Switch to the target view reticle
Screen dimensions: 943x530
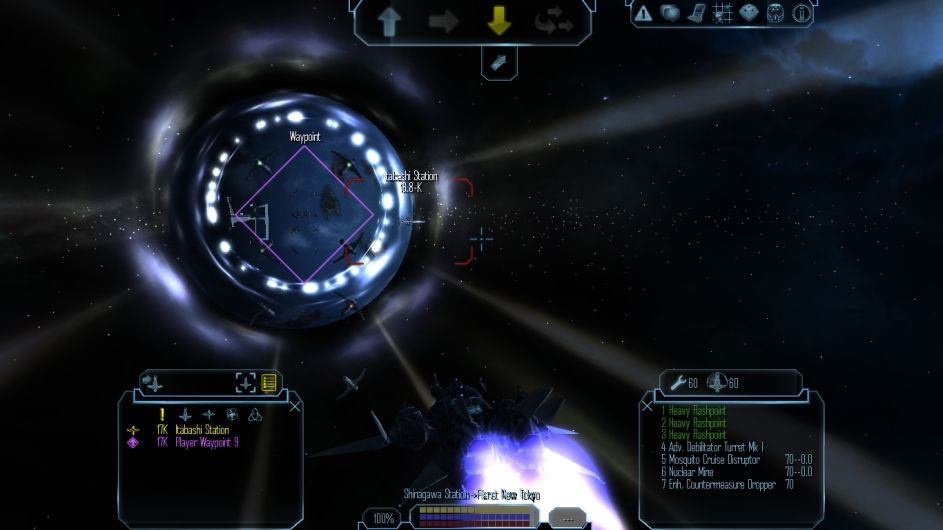point(245,382)
